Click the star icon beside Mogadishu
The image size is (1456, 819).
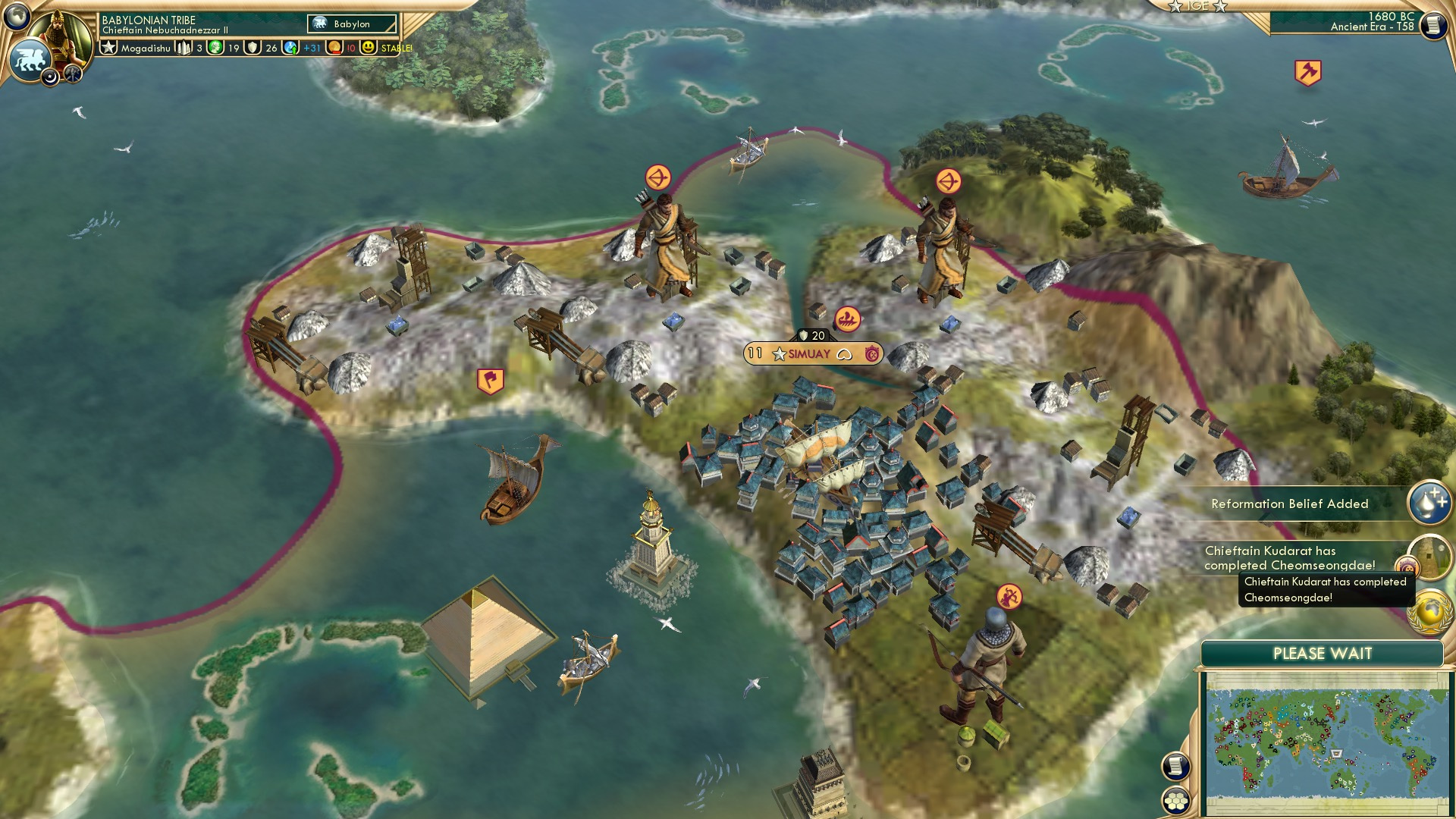point(108,47)
